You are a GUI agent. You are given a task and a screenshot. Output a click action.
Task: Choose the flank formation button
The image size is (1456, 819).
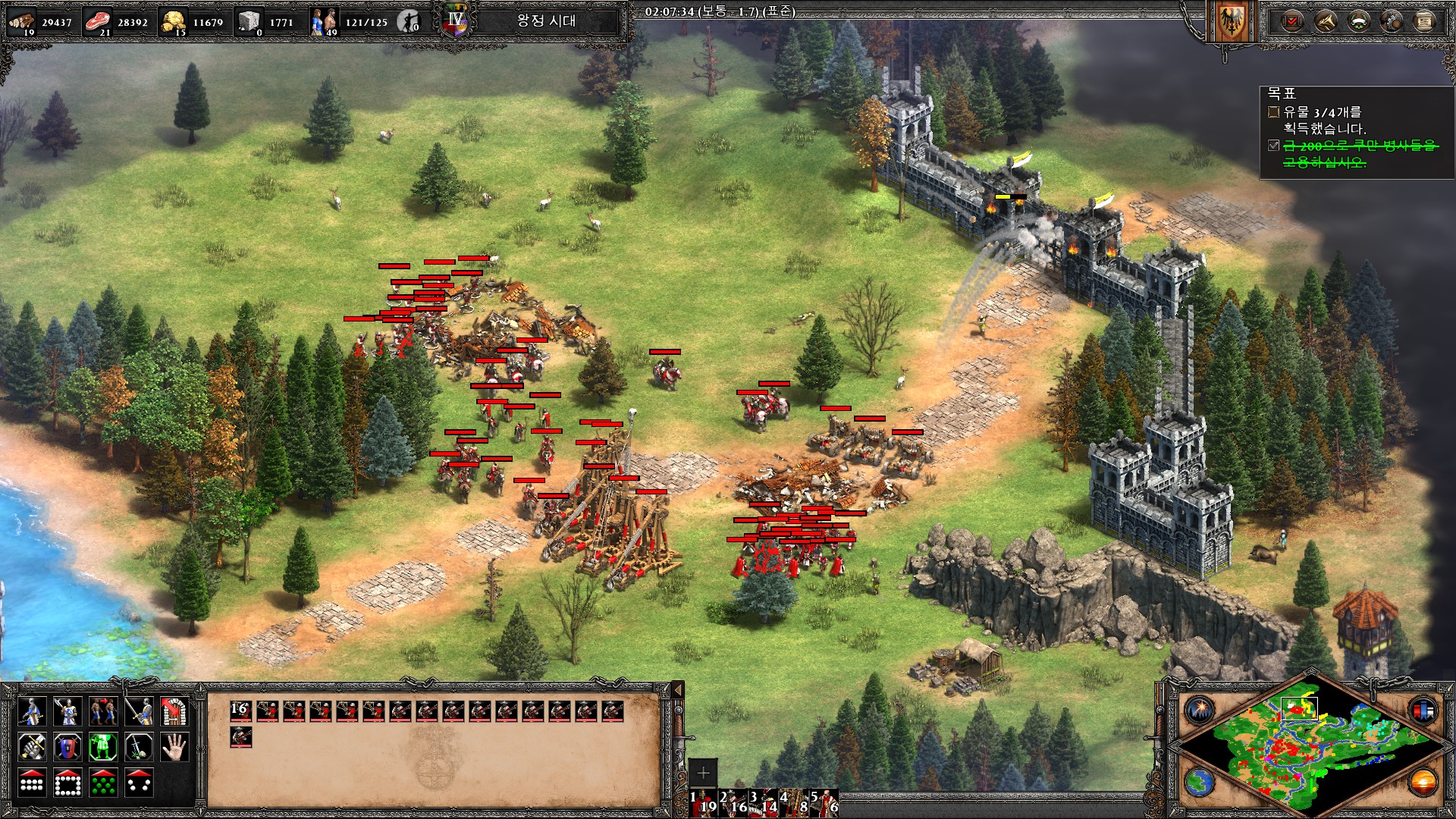coord(139,783)
